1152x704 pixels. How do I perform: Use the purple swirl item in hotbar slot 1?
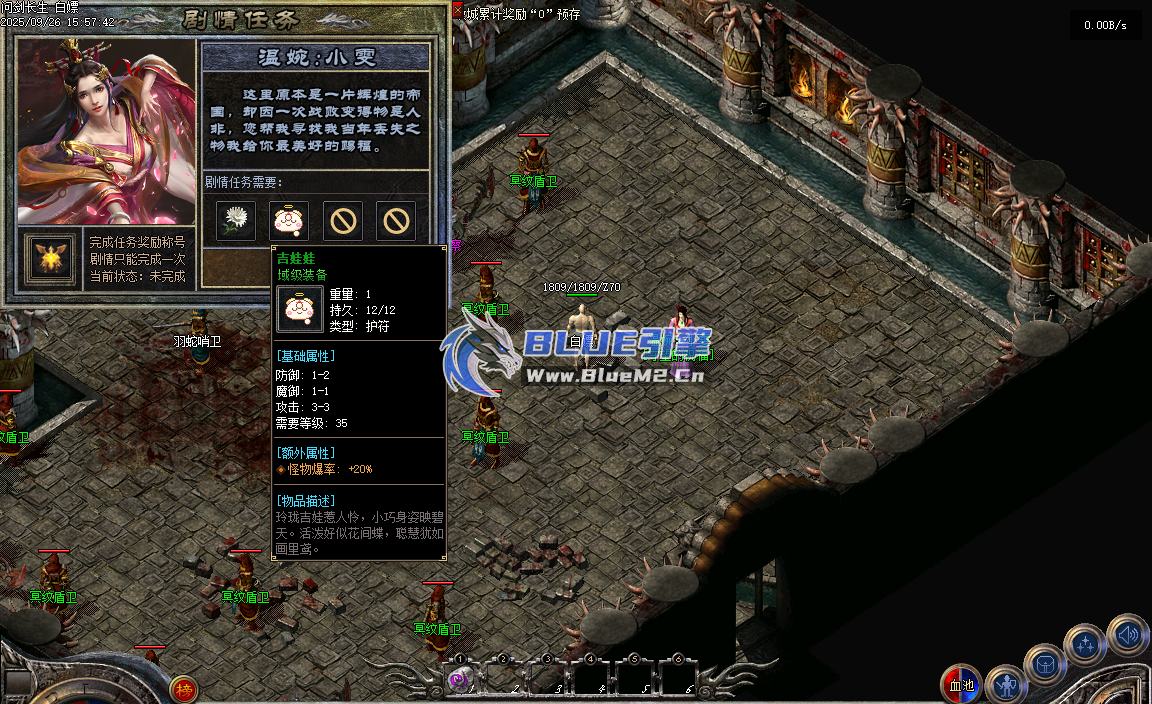(x=461, y=680)
